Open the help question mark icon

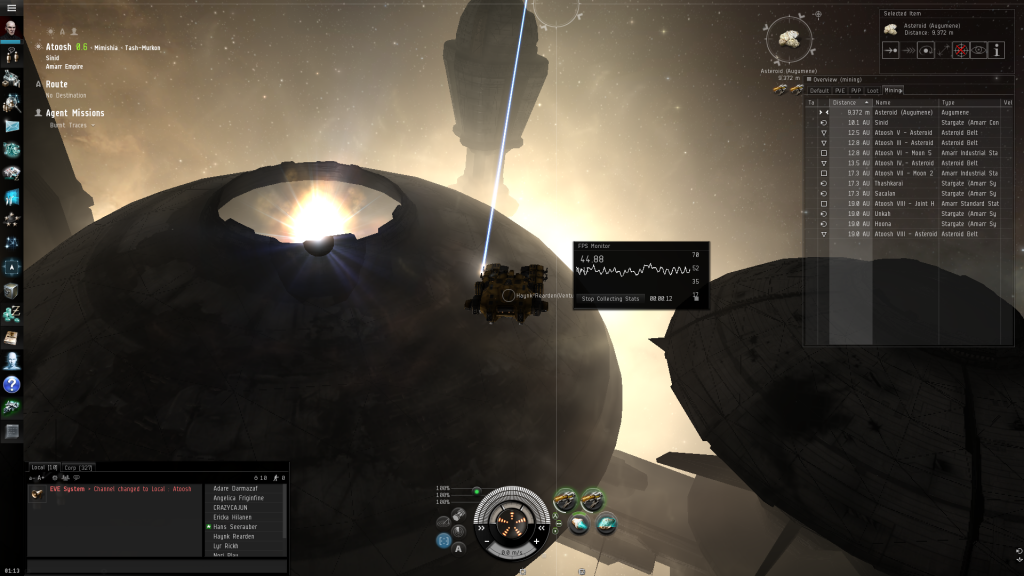click(11, 384)
